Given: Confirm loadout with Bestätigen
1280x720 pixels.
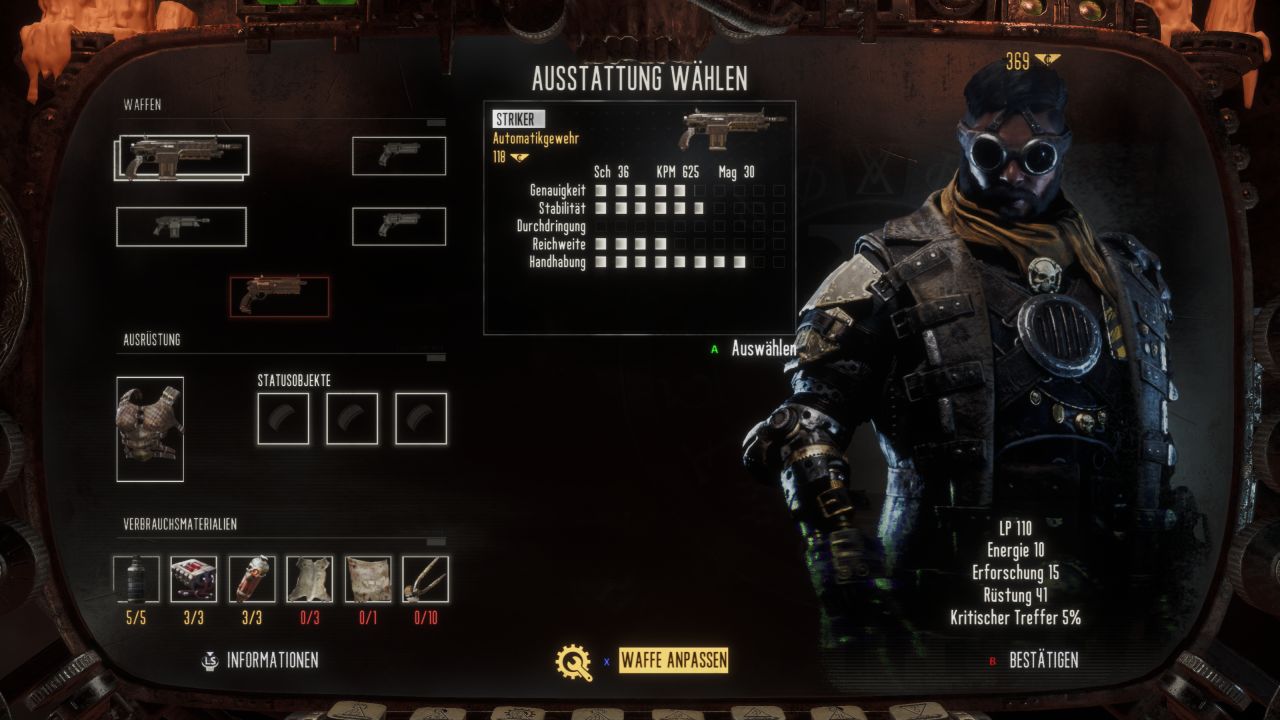Looking at the screenshot, I should click(x=1043, y=660).
